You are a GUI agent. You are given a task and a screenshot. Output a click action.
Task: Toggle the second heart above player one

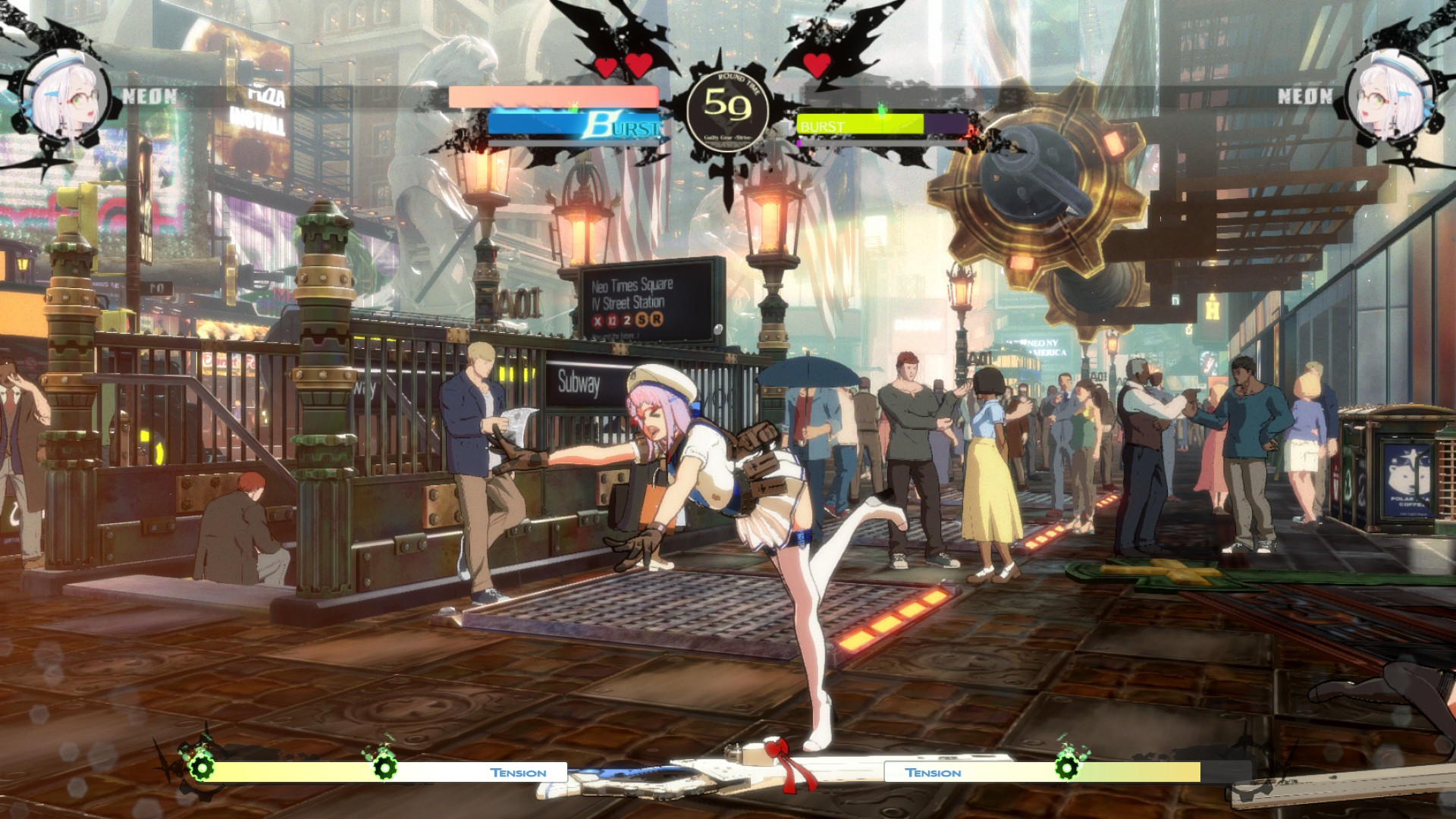click(x=639, y=67)
